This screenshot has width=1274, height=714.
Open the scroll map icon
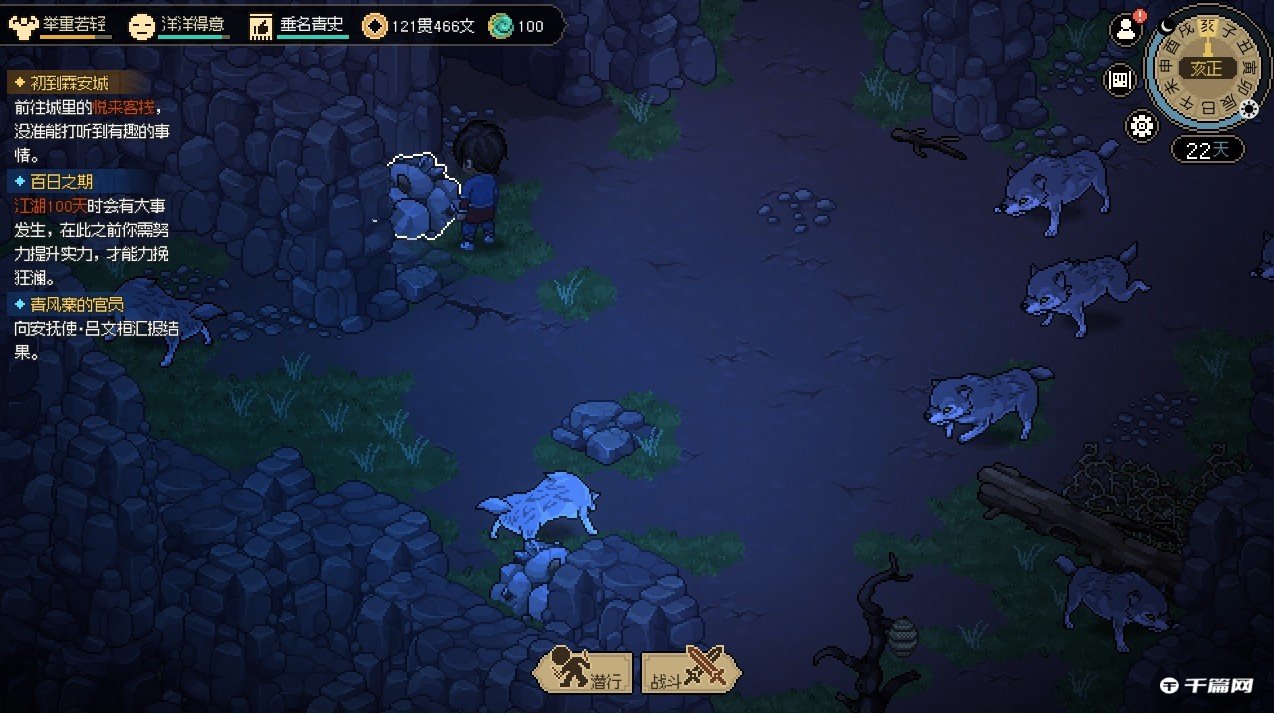(x=1119, y=80)
